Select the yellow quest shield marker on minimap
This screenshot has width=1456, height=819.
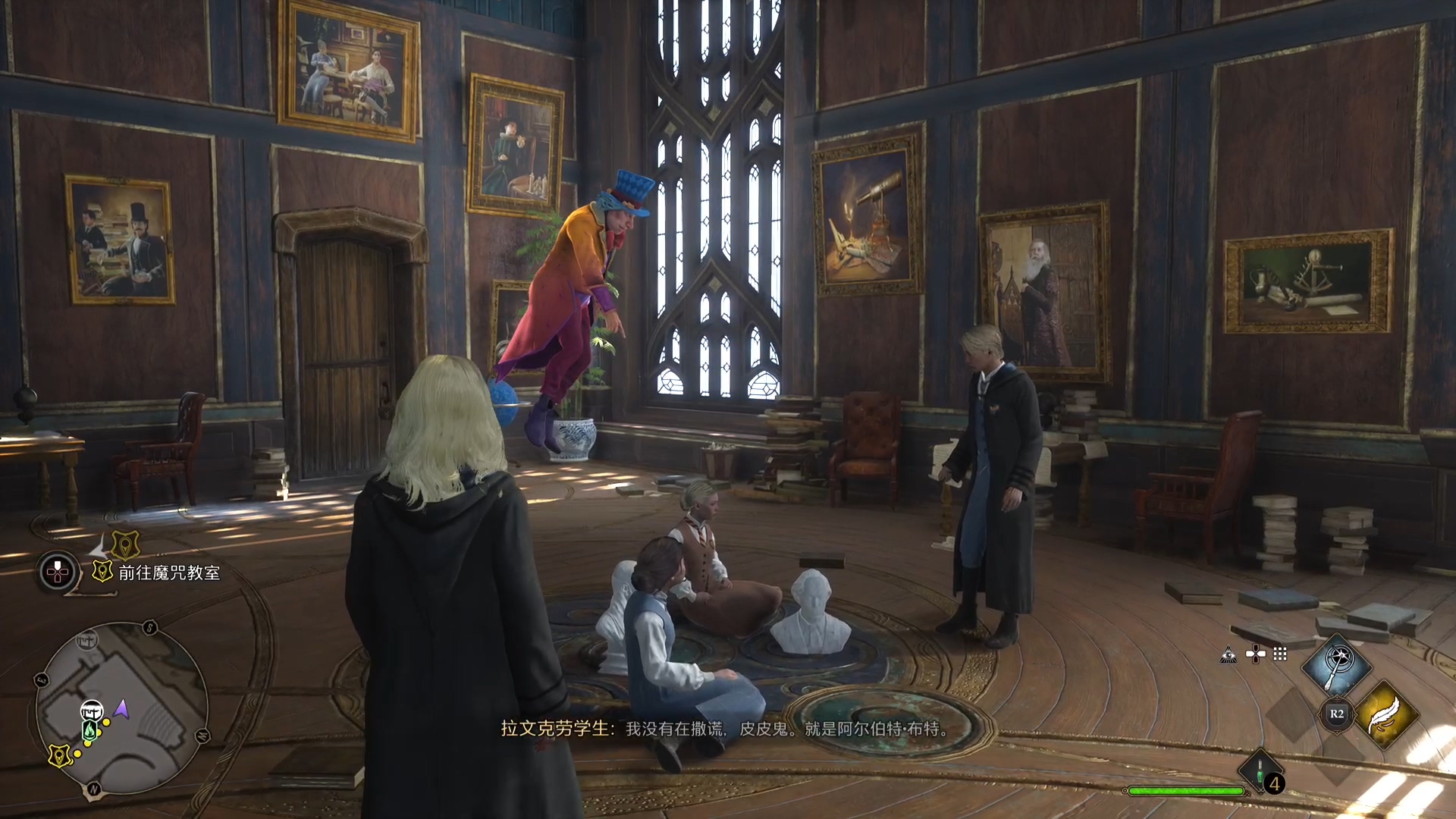(59, 755)
